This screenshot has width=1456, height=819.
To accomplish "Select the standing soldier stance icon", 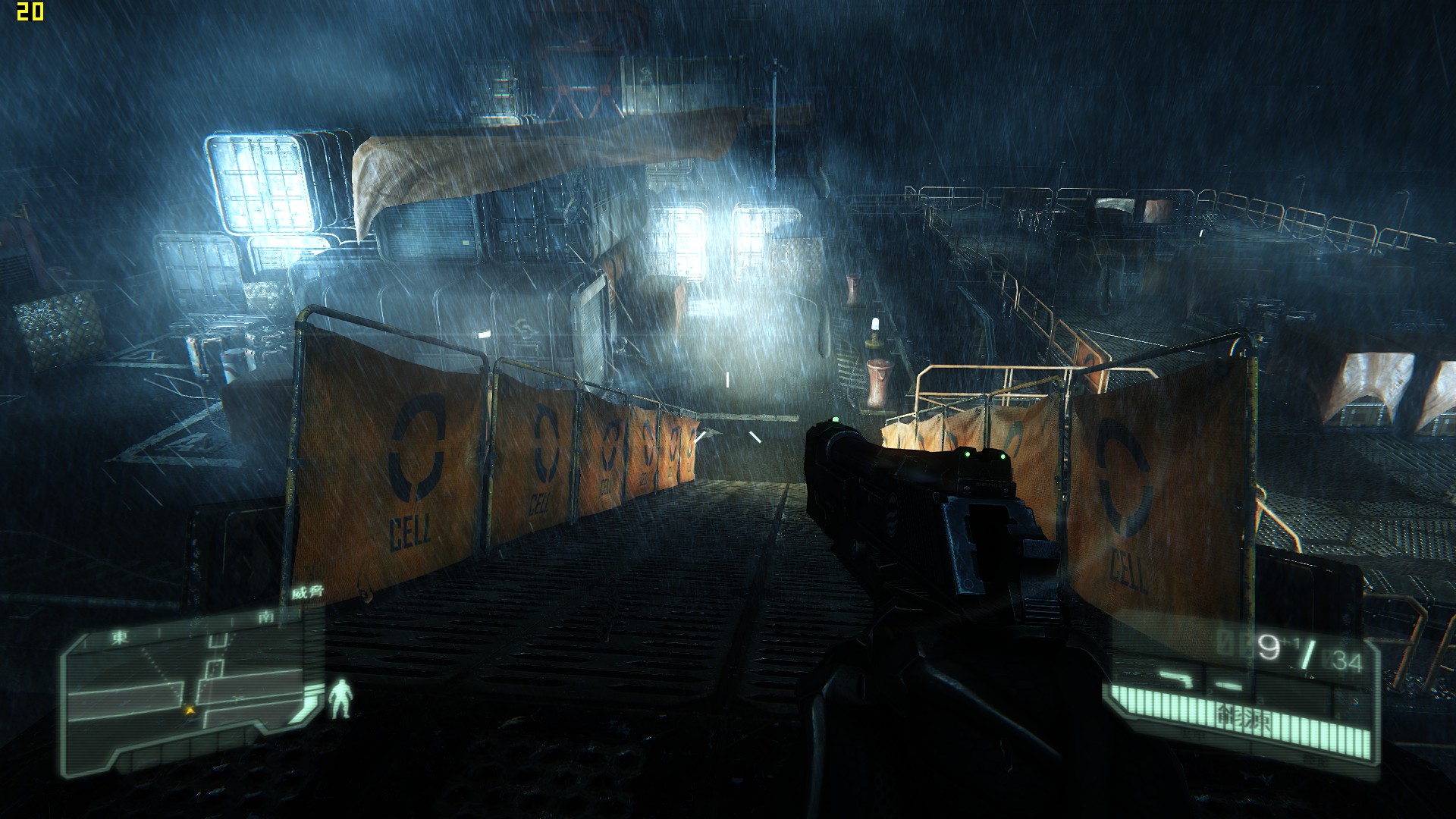I will [342, 698].
